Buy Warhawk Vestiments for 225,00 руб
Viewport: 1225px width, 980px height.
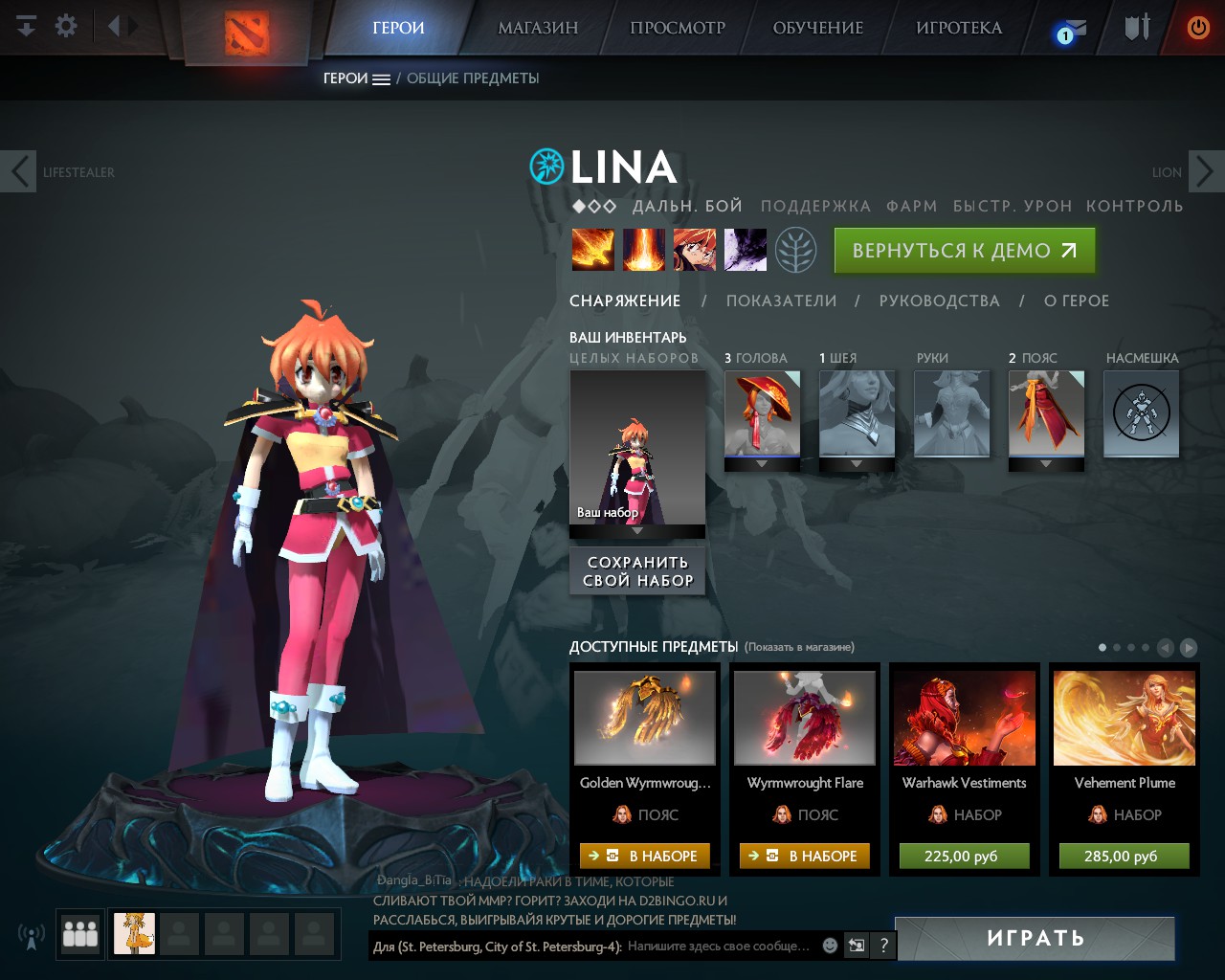pyautogui.click(x=964, y=856)
